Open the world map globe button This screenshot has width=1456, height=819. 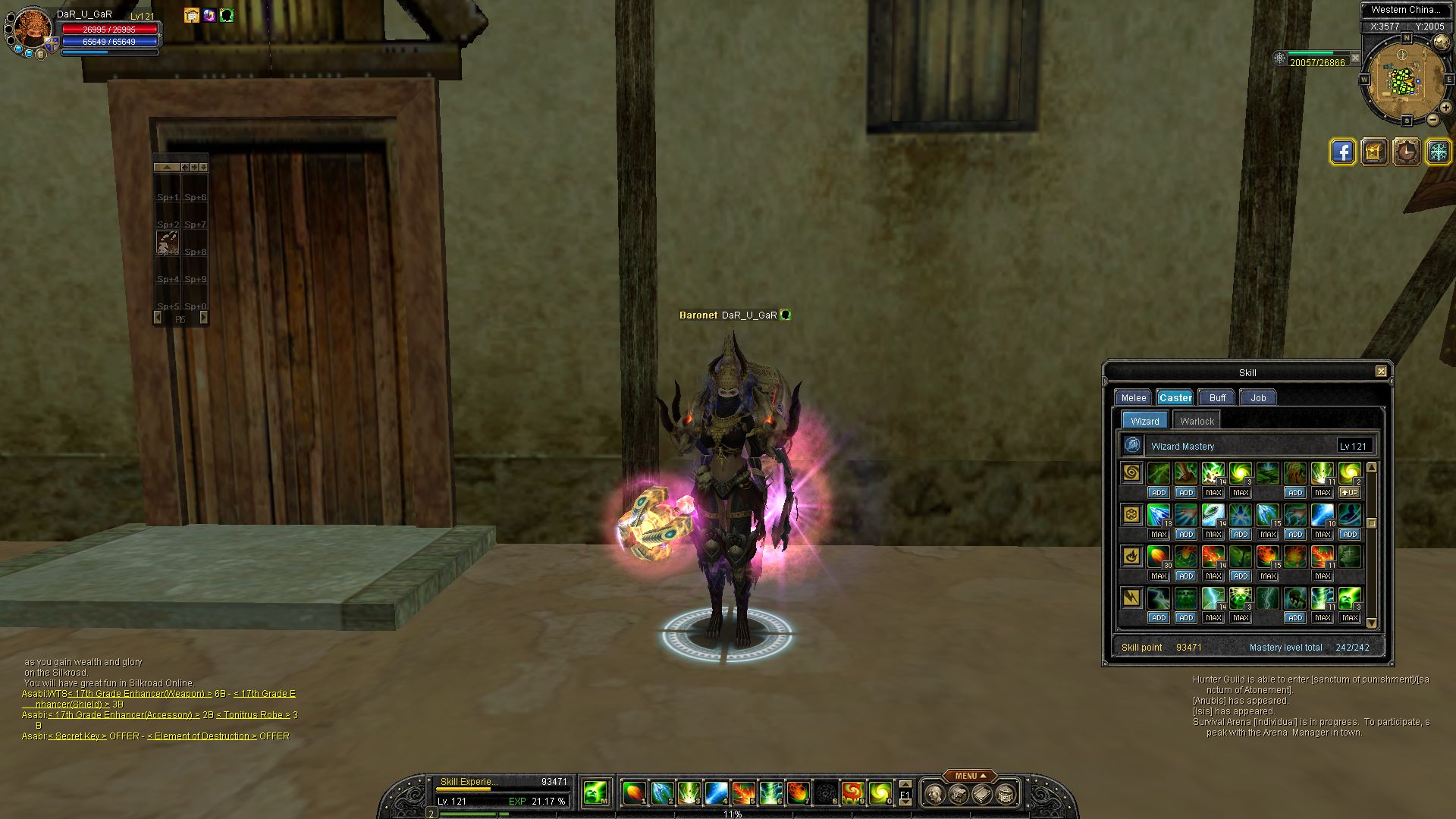1441,42
